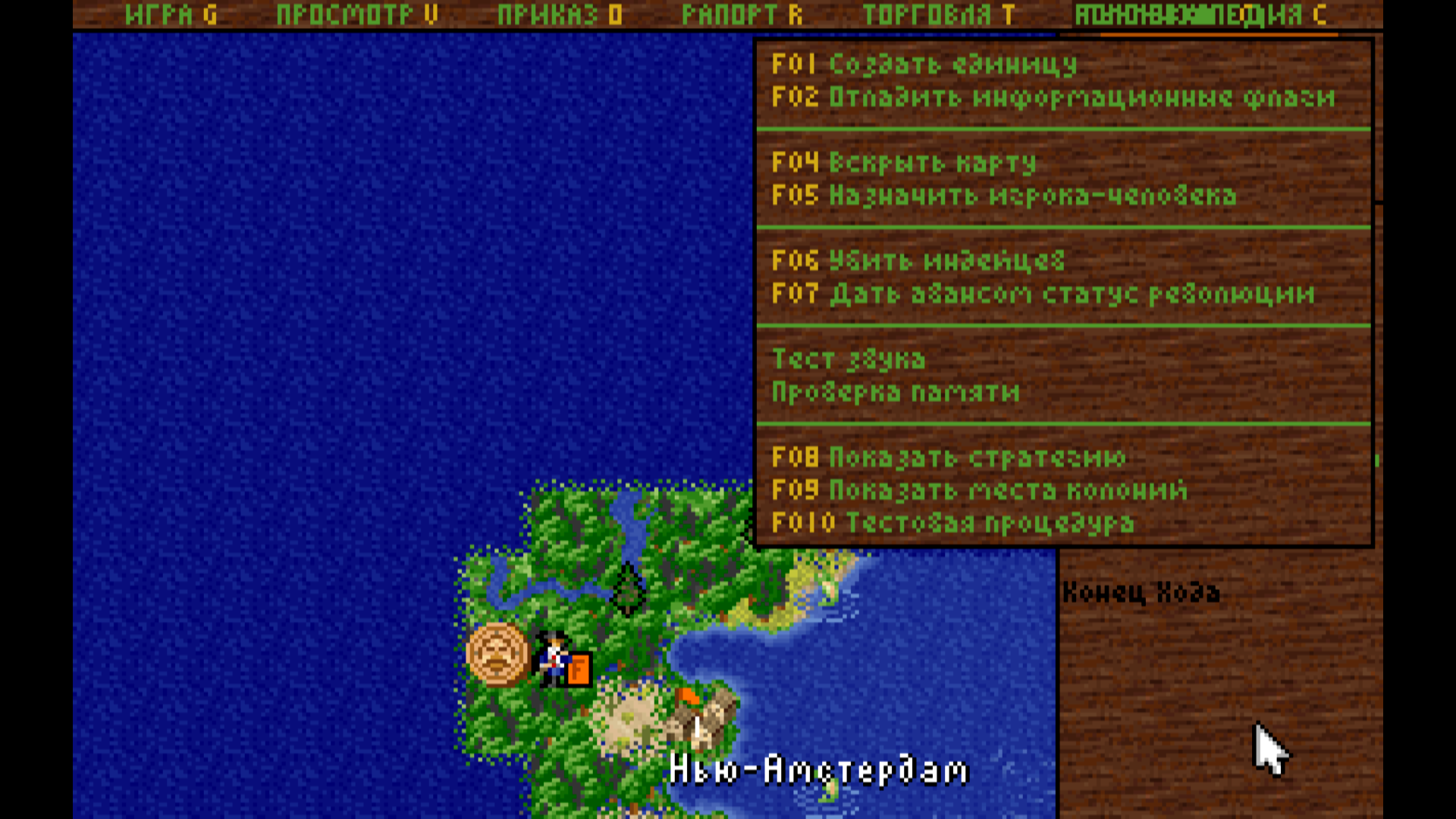This screenshot has height=819, width=1456.
Task: Open the РАПОРТ menu
Action: tap(739, 14)
